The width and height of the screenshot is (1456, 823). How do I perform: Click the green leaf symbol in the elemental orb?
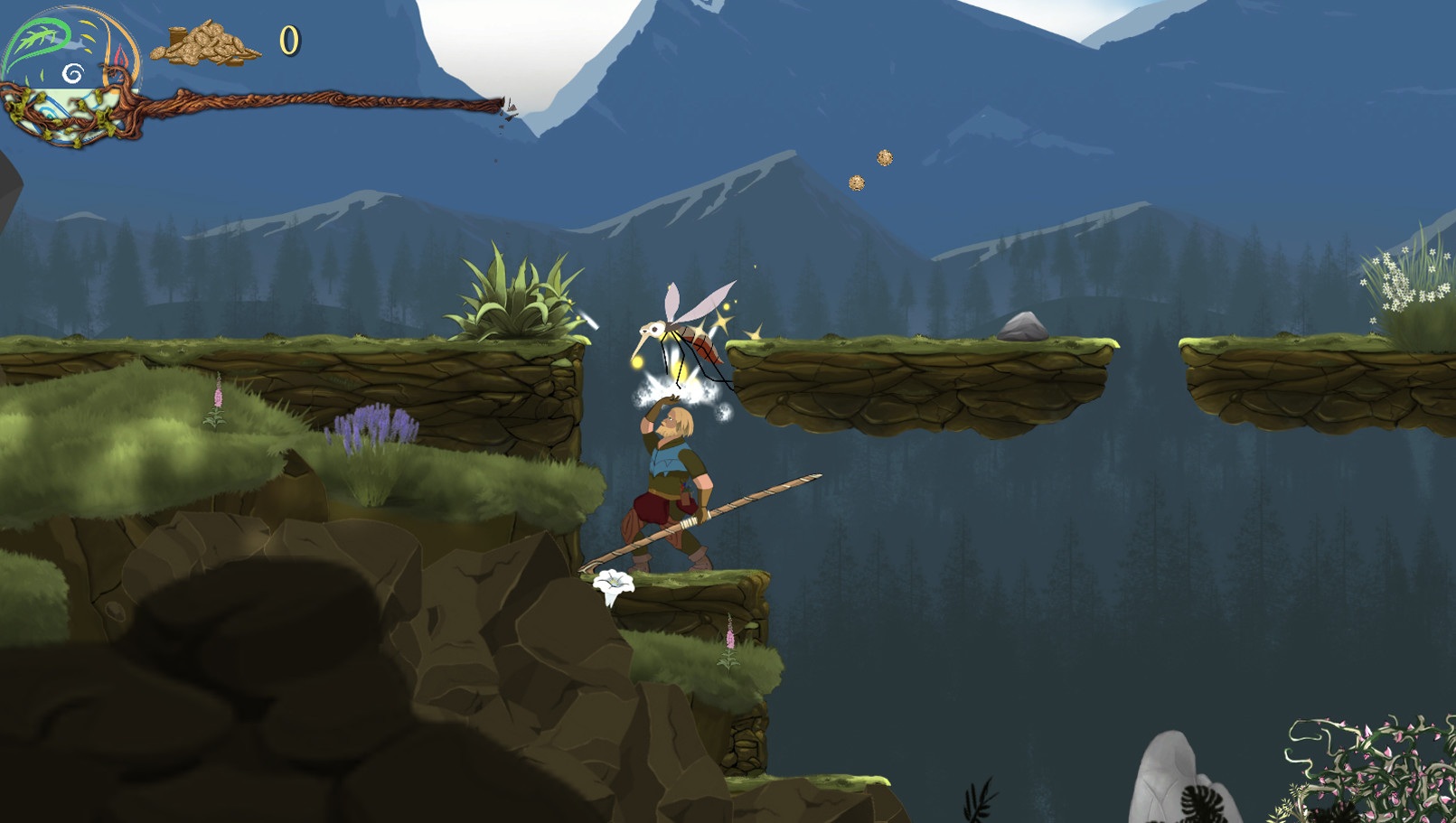point(39,35)
